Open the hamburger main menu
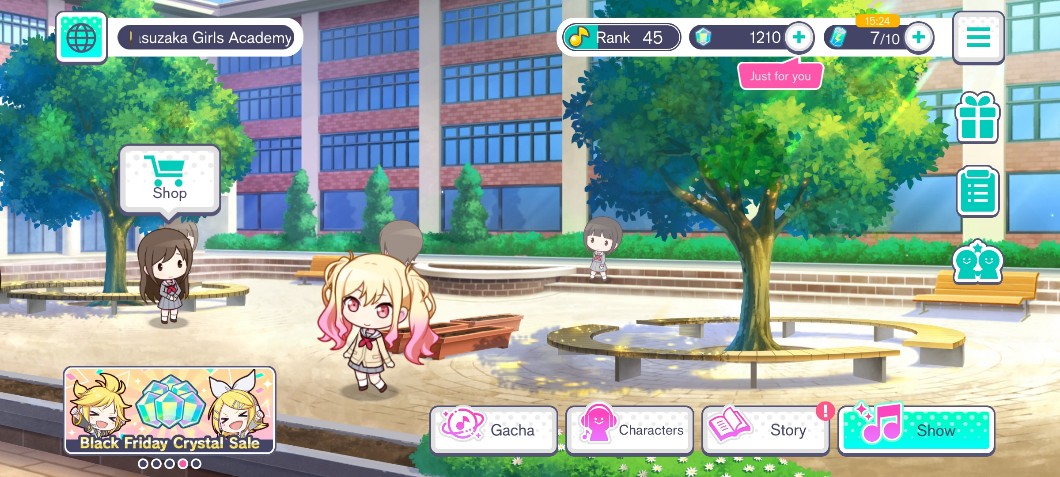The height and width of the screenshot is (477, 1060). coord(977,38)
